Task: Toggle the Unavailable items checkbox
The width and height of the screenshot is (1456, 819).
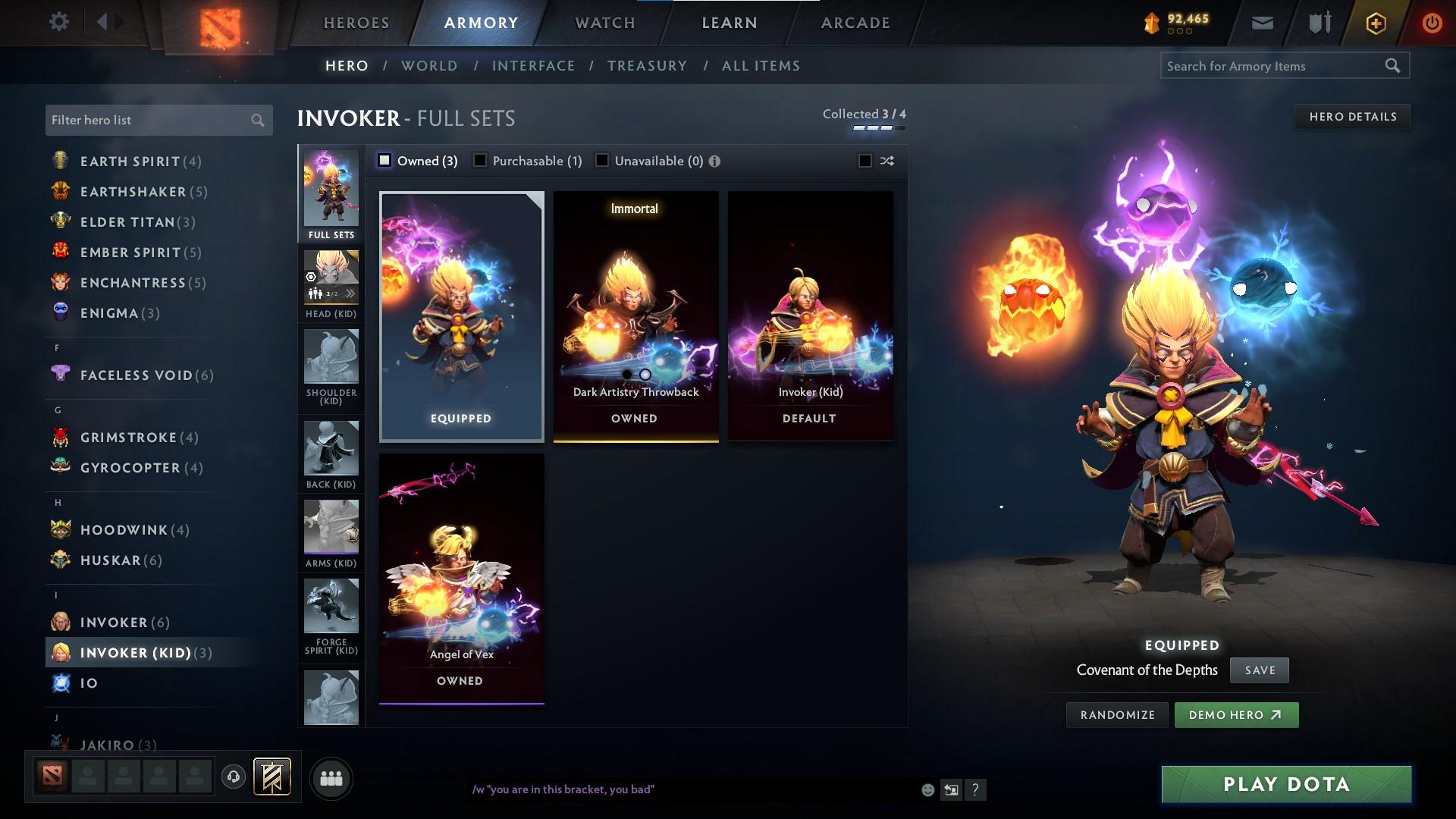Action: (x=601, y=160)
